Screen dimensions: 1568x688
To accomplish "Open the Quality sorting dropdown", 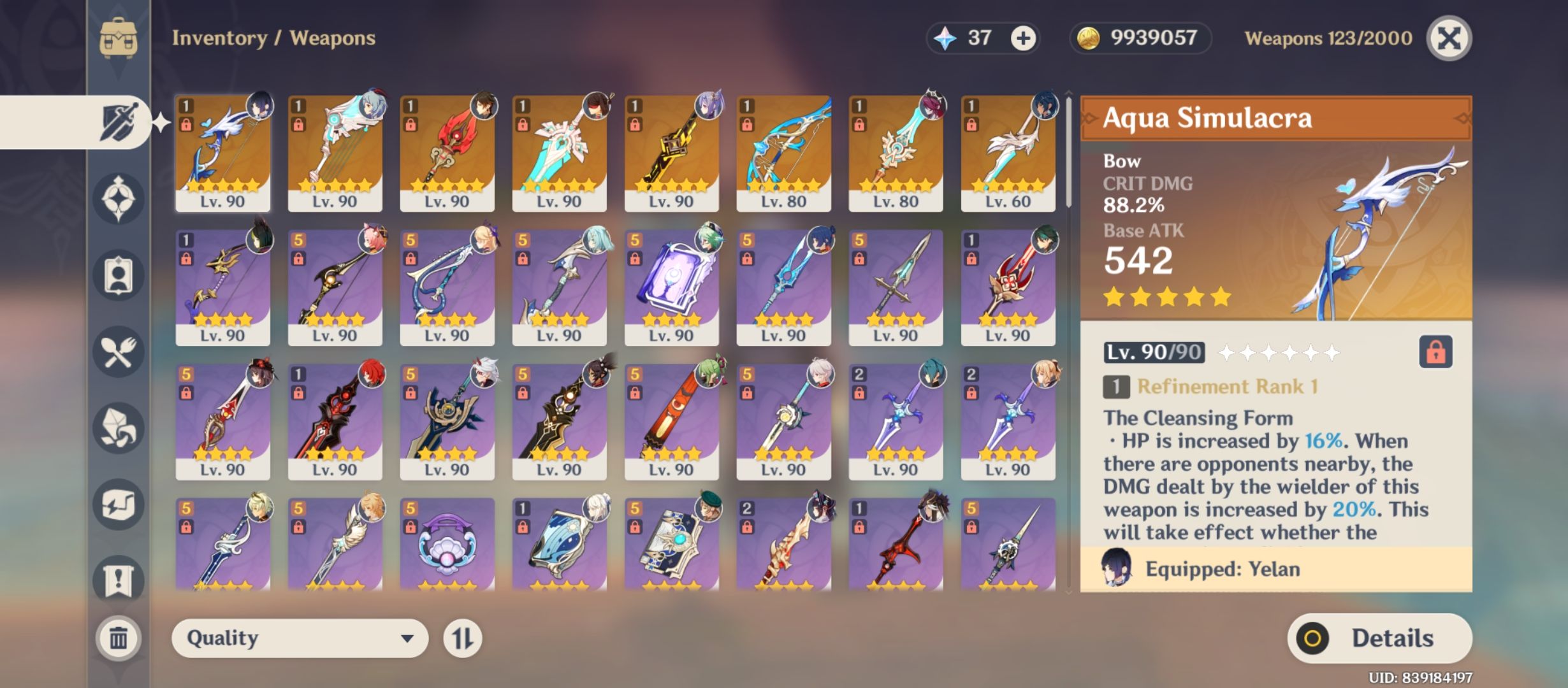I will pos(300,638).
